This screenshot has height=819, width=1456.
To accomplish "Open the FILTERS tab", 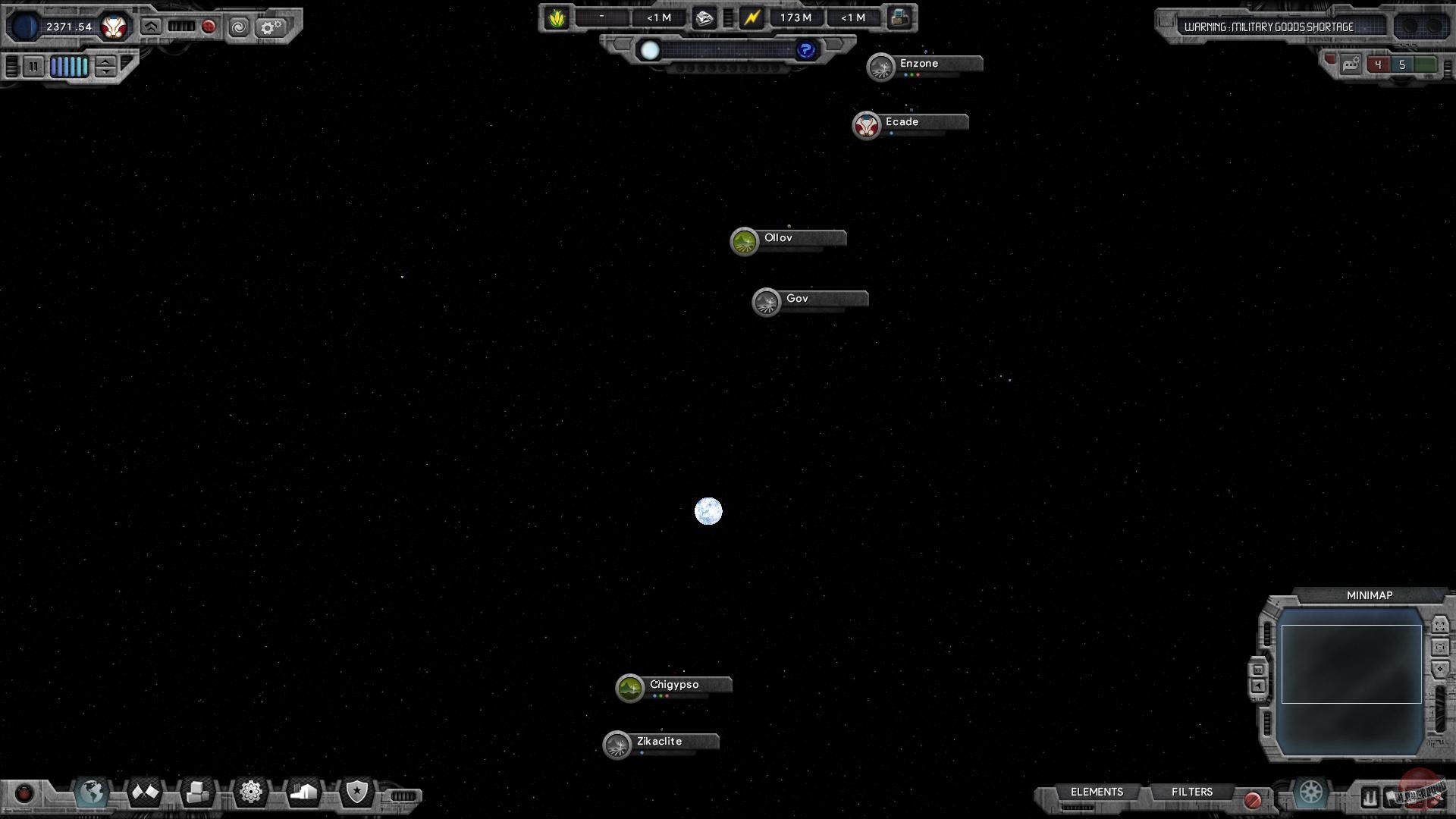I will point(1191,792).
